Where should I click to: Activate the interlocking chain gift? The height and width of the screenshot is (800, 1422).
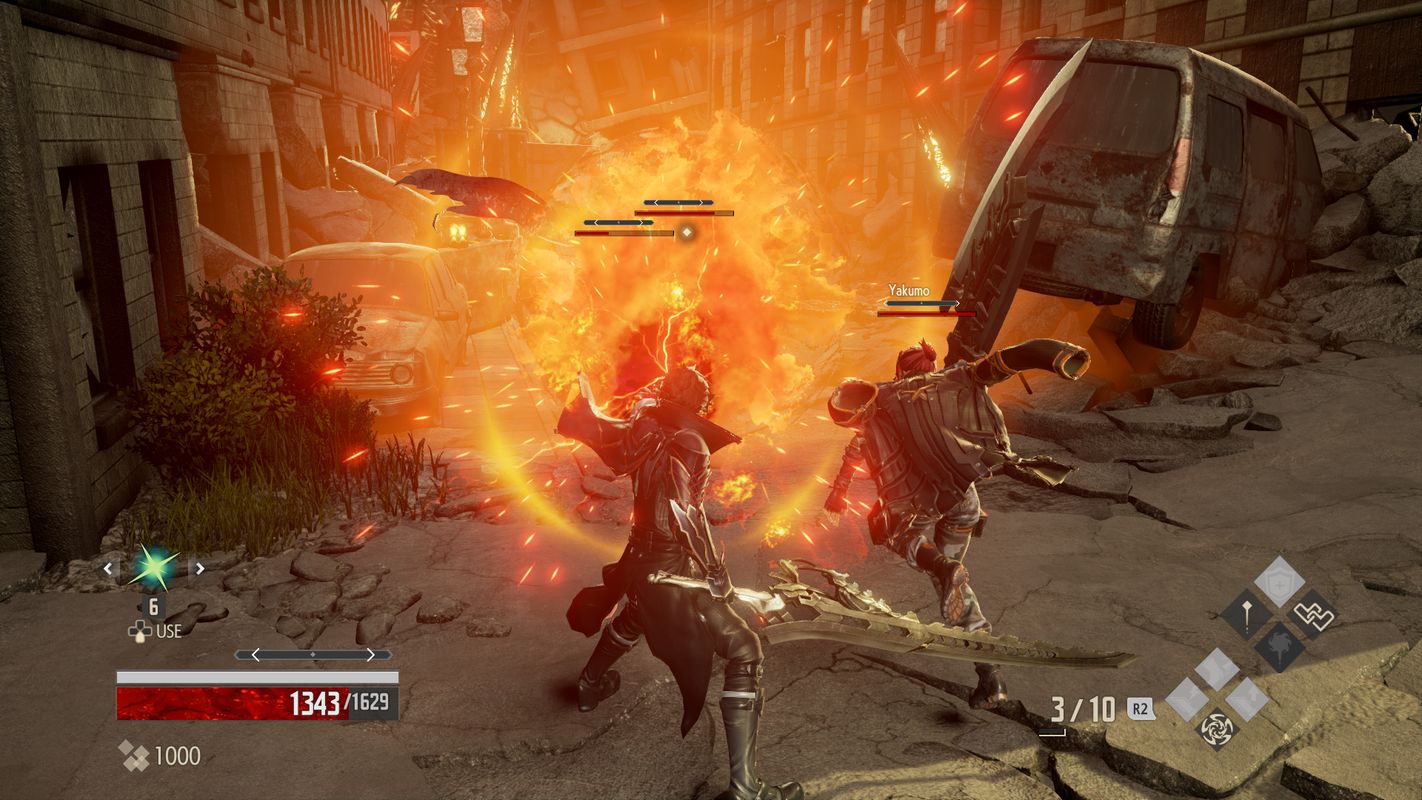1311,613
